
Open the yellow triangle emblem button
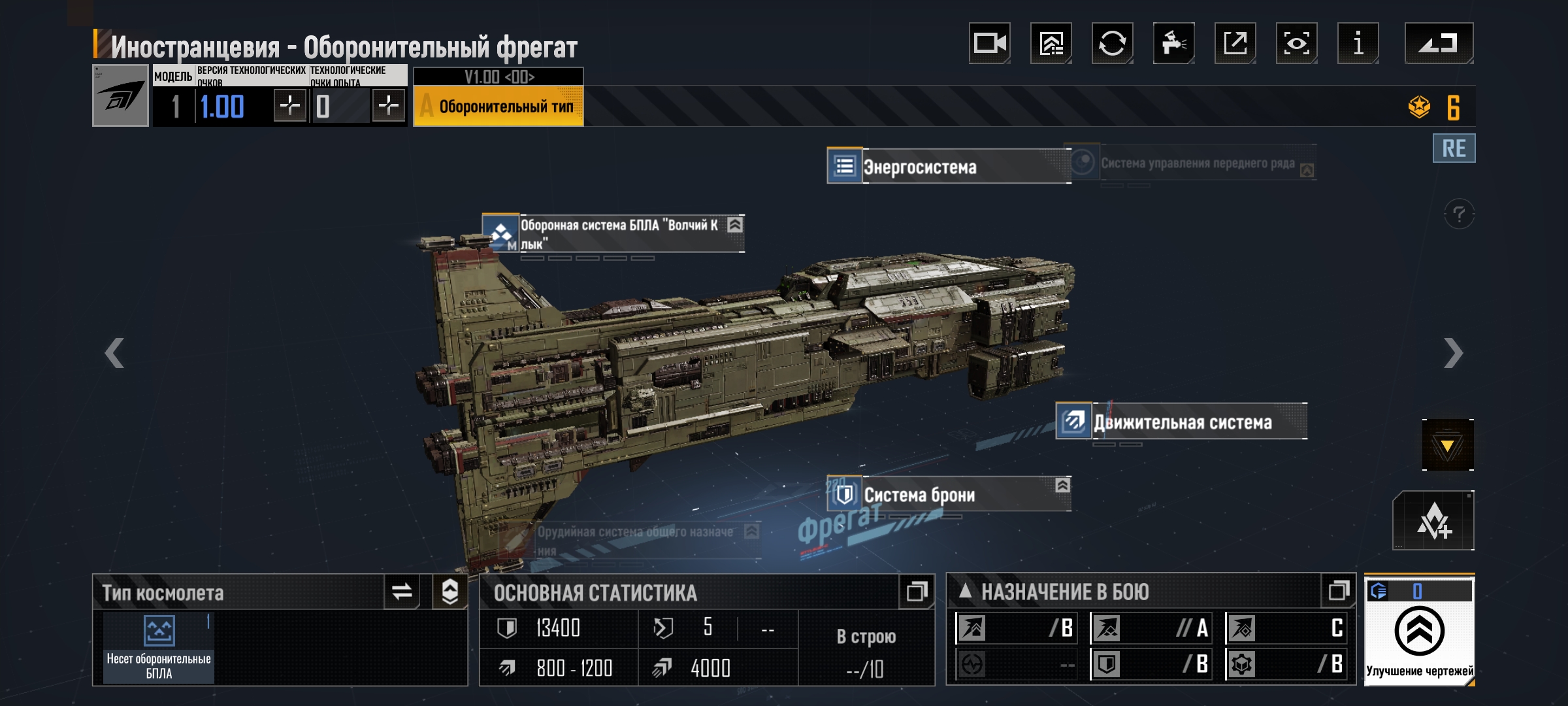1447,445
